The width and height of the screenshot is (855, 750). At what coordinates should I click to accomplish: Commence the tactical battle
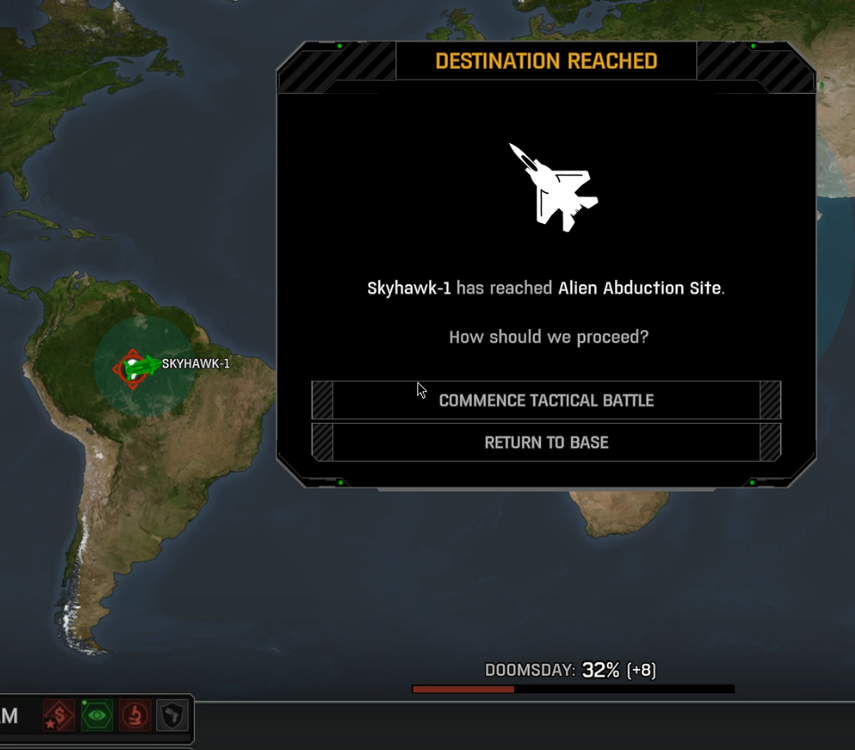[546, 400]
